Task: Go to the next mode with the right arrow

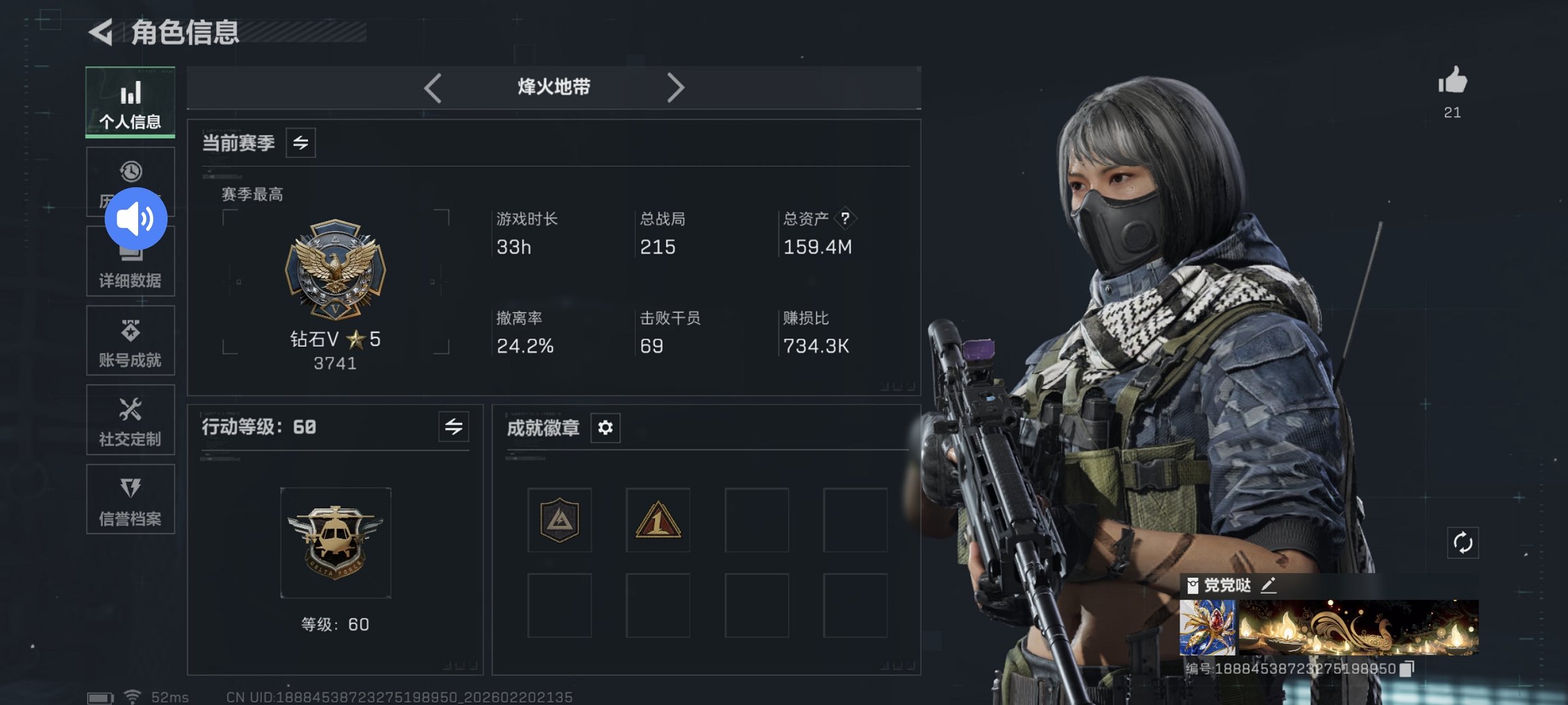Action: pyautogui.click(x=676, y=88)
